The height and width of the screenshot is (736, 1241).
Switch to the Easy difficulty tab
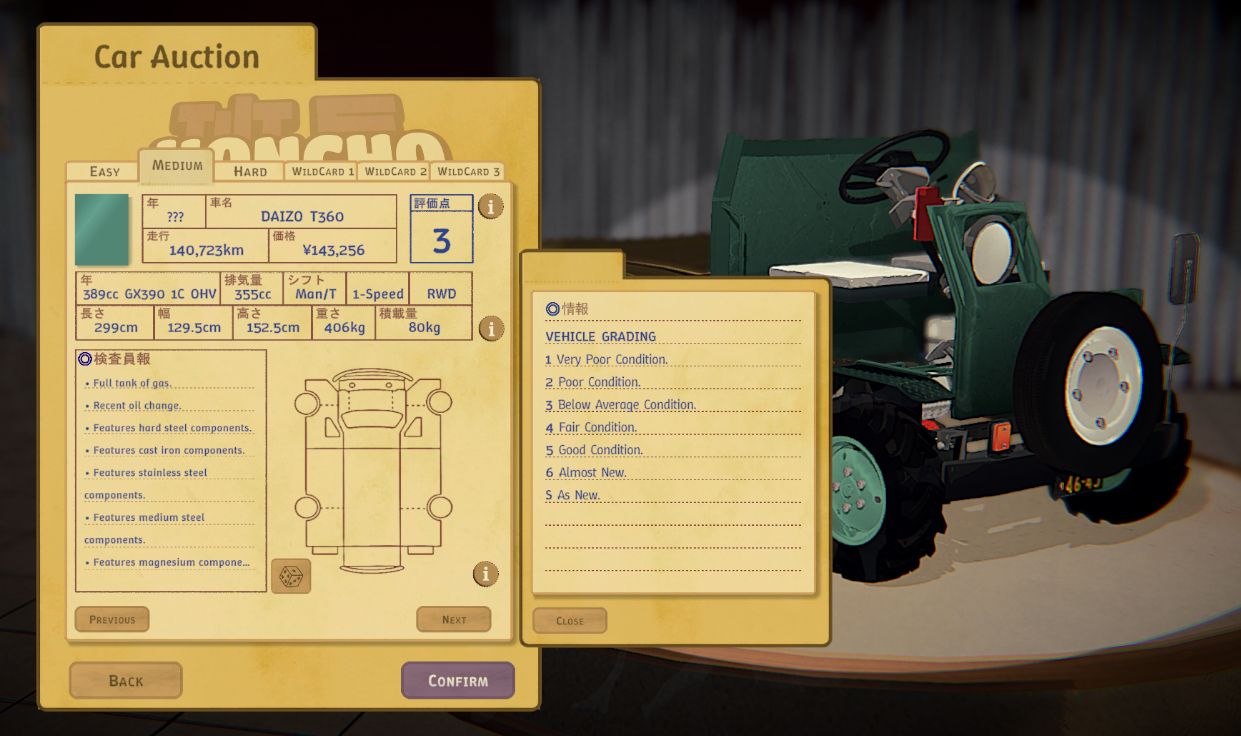(104, 171)
